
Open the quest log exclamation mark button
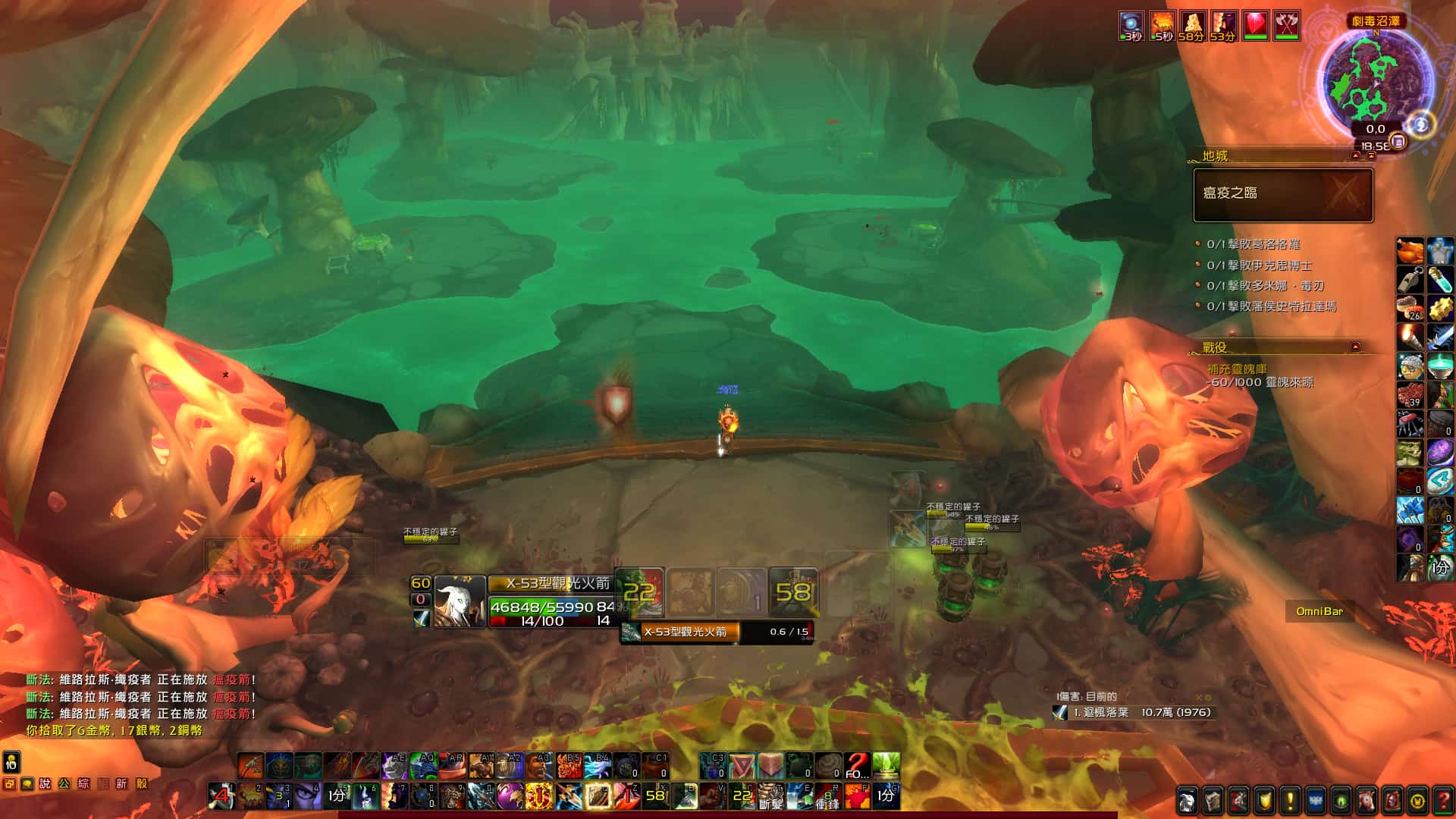[1290, 801]
